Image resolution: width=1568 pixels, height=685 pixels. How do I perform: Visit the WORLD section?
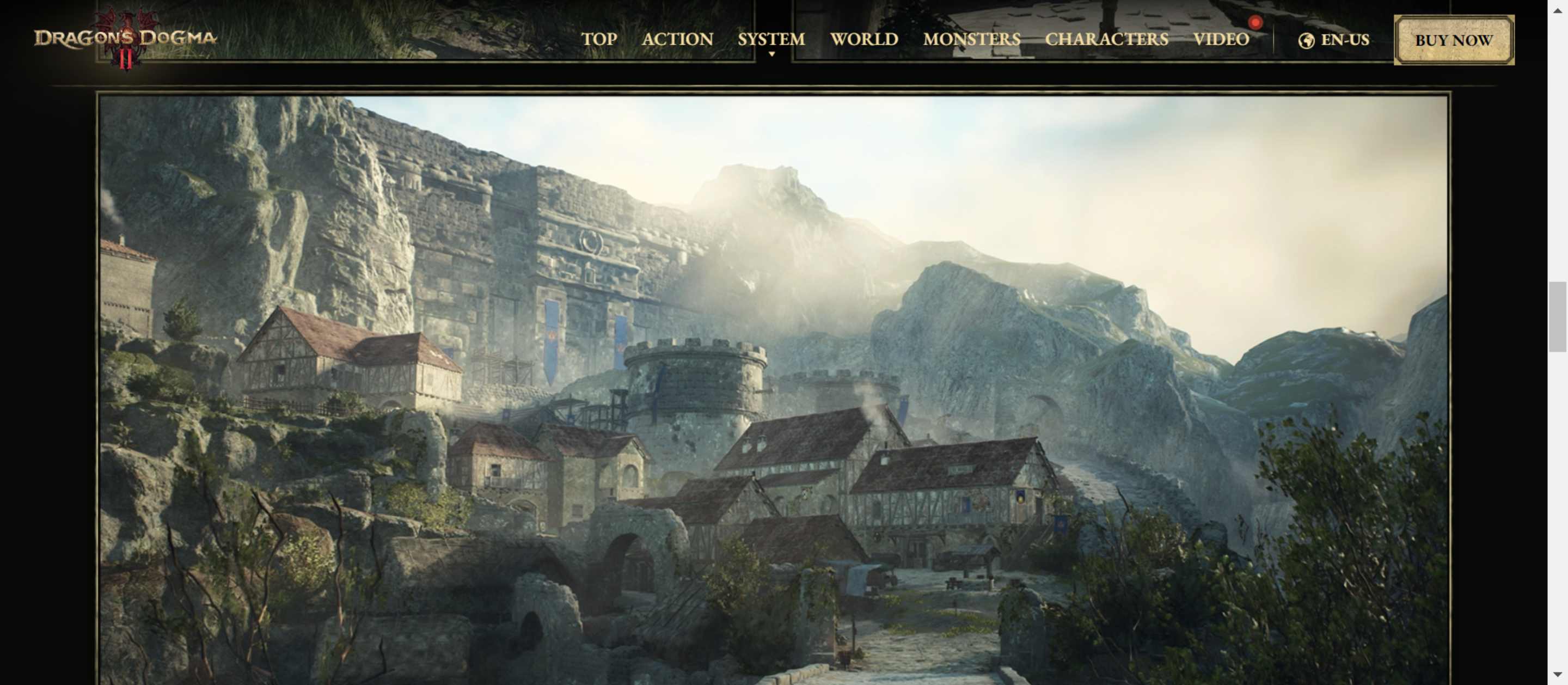(x=863, y=40)
